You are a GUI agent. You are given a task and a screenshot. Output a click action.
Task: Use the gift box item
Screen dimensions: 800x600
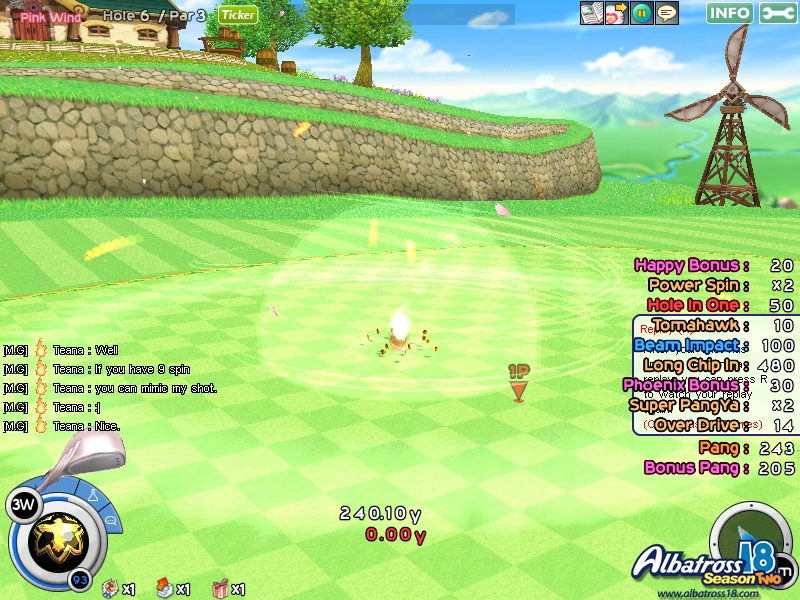click(221, 589)
